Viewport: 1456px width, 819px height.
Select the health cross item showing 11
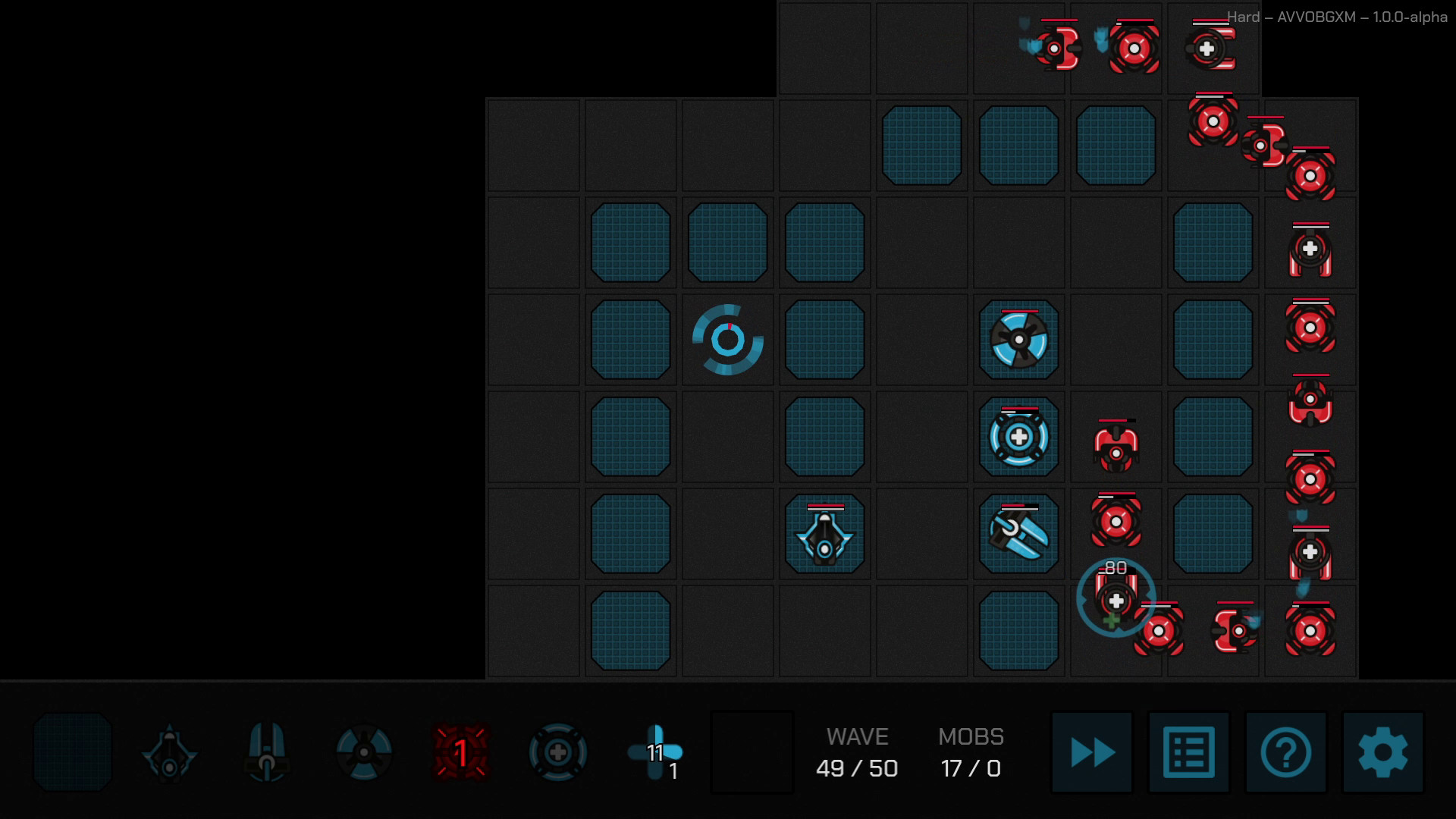[654, 751]
